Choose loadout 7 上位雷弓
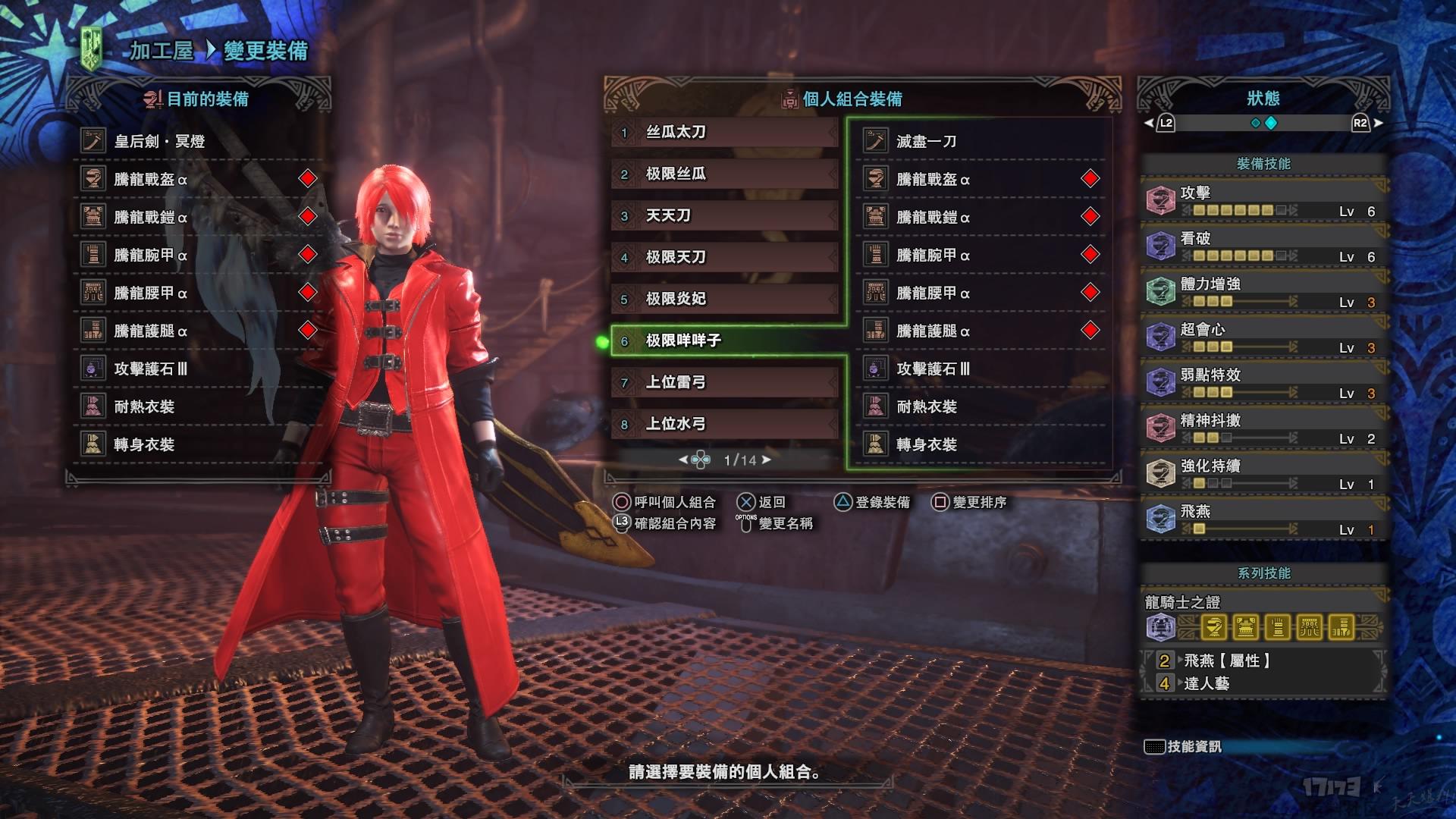 (x=724, y=382)
